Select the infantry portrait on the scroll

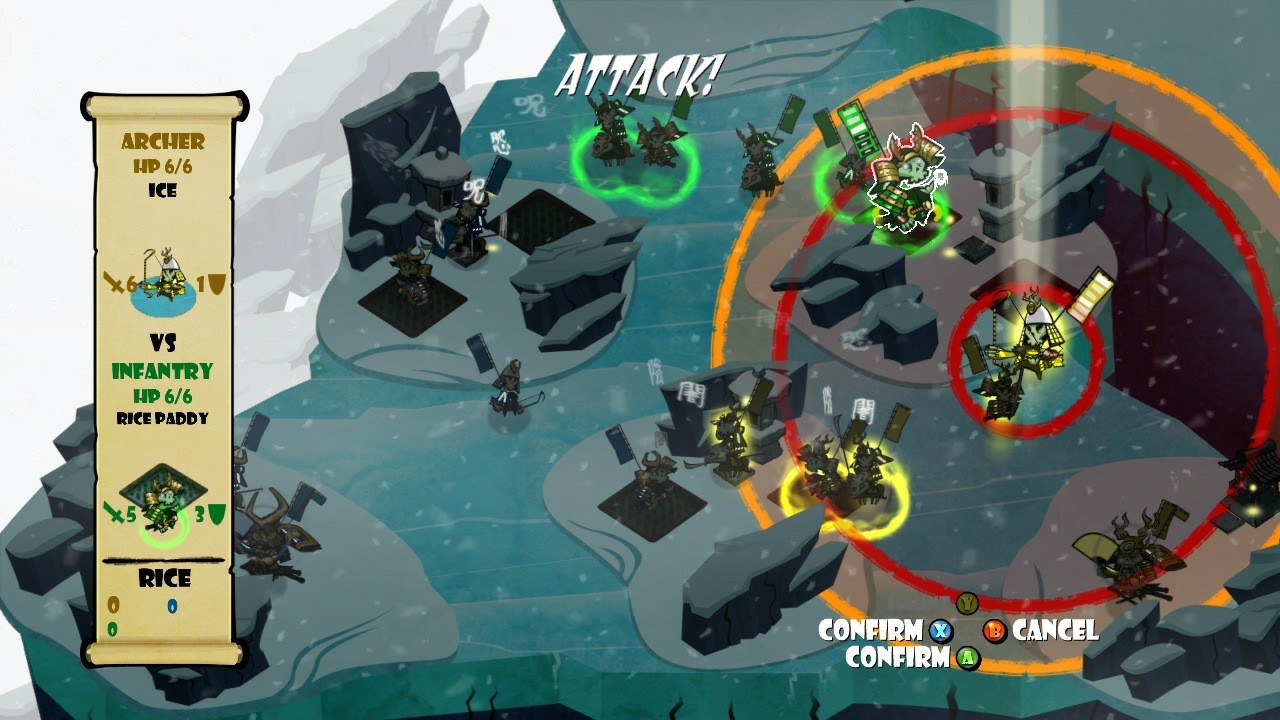pyautogui.click(x=164, y=500)
